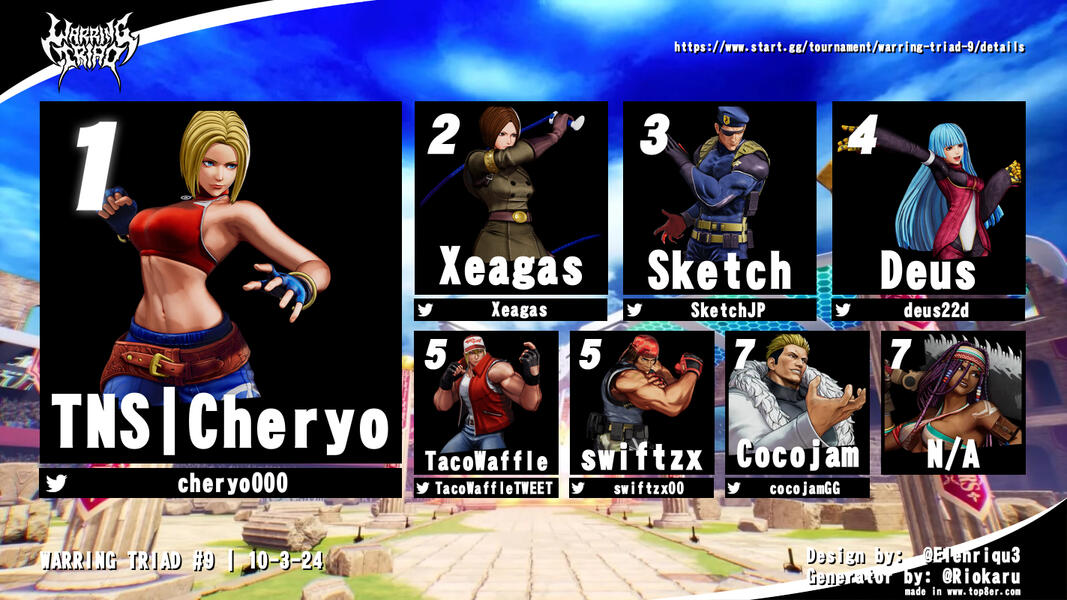Pick the fourth-place Deus card
The height and width of the screenshot is (600, 1067).
(928, 197)
